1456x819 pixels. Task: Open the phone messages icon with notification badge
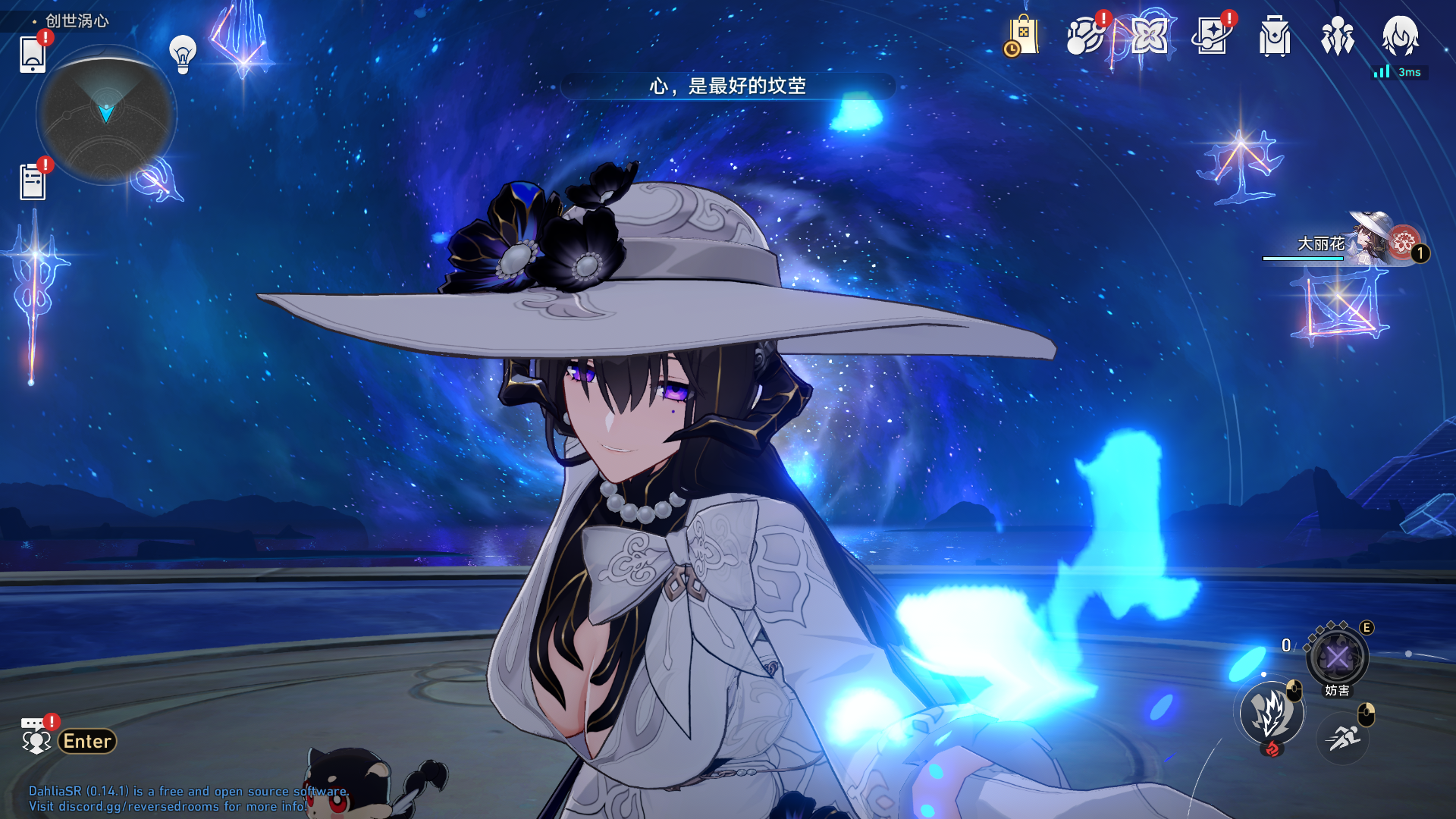coord(32,55)
